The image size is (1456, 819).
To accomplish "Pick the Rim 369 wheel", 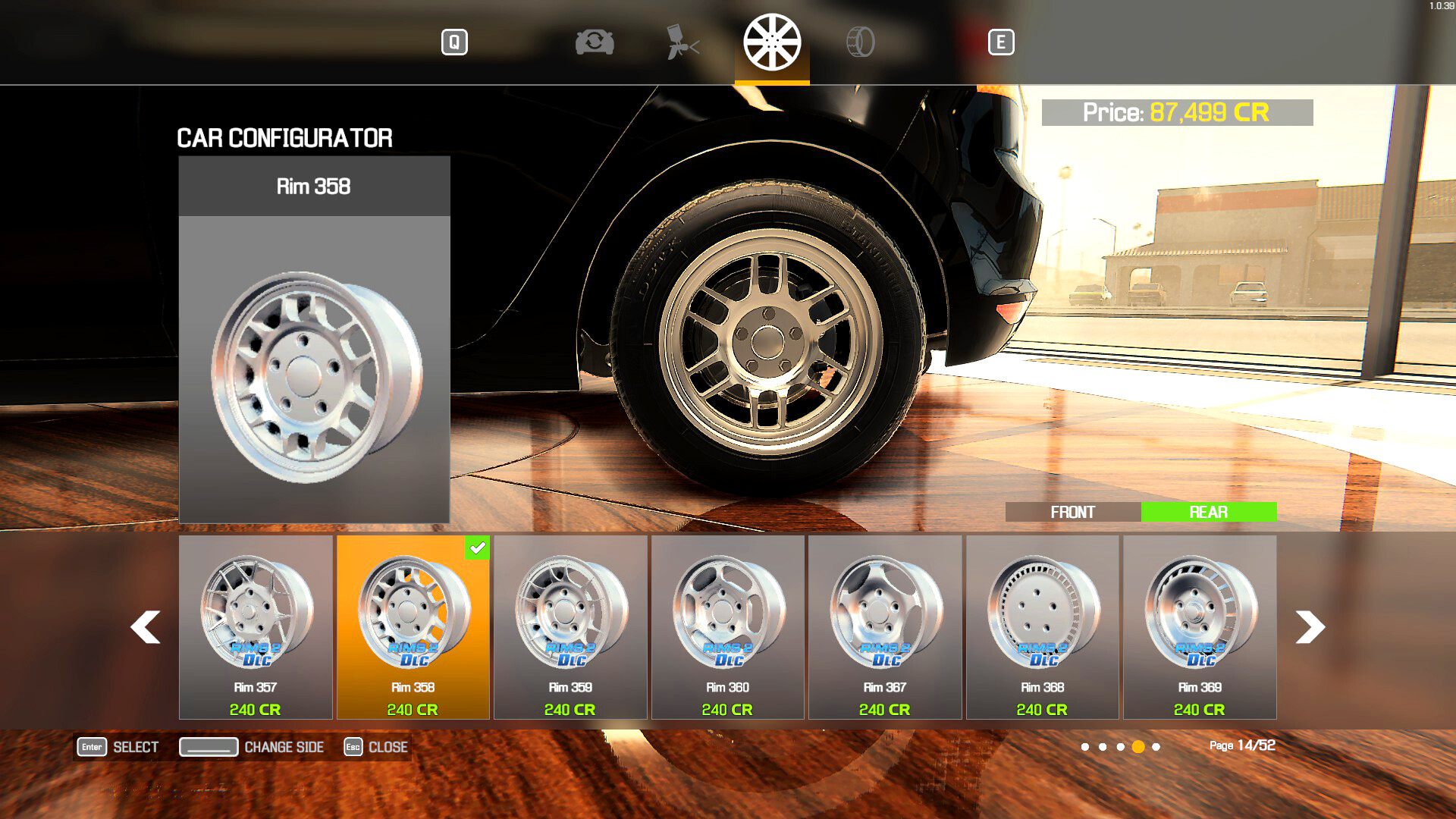I will (1200, 626).
